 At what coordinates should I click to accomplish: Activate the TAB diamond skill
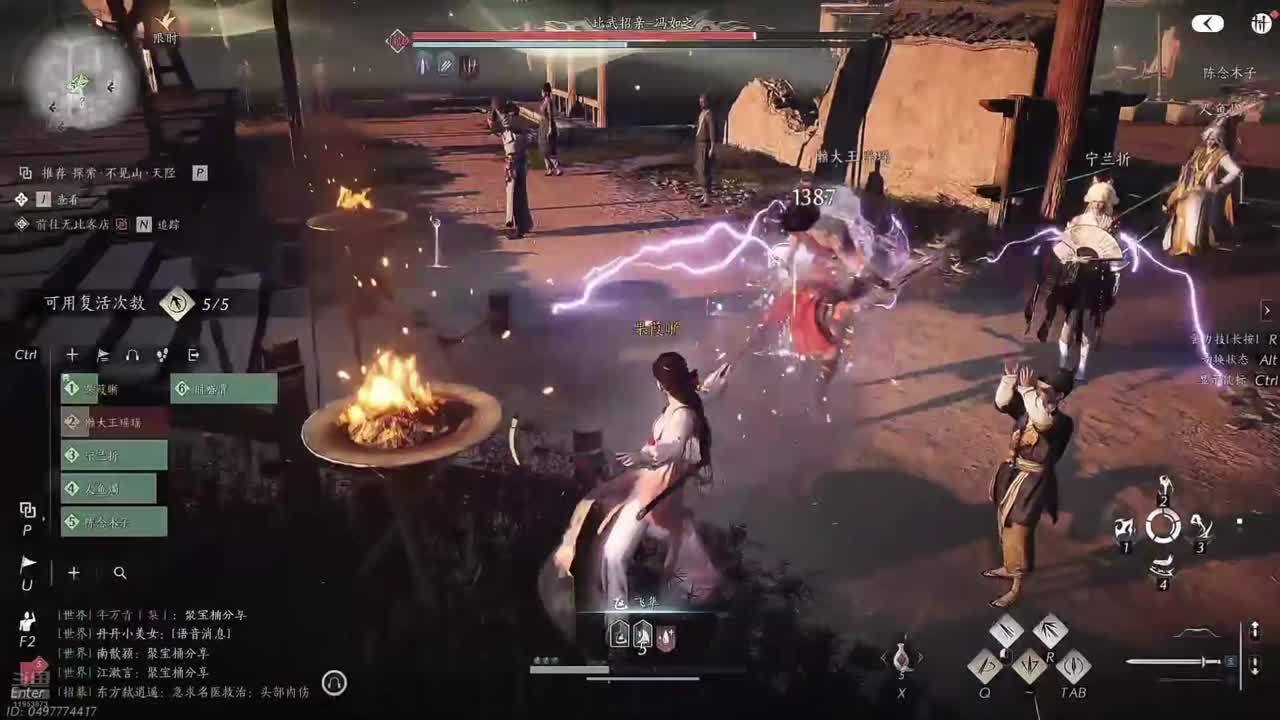(1072, 665)
